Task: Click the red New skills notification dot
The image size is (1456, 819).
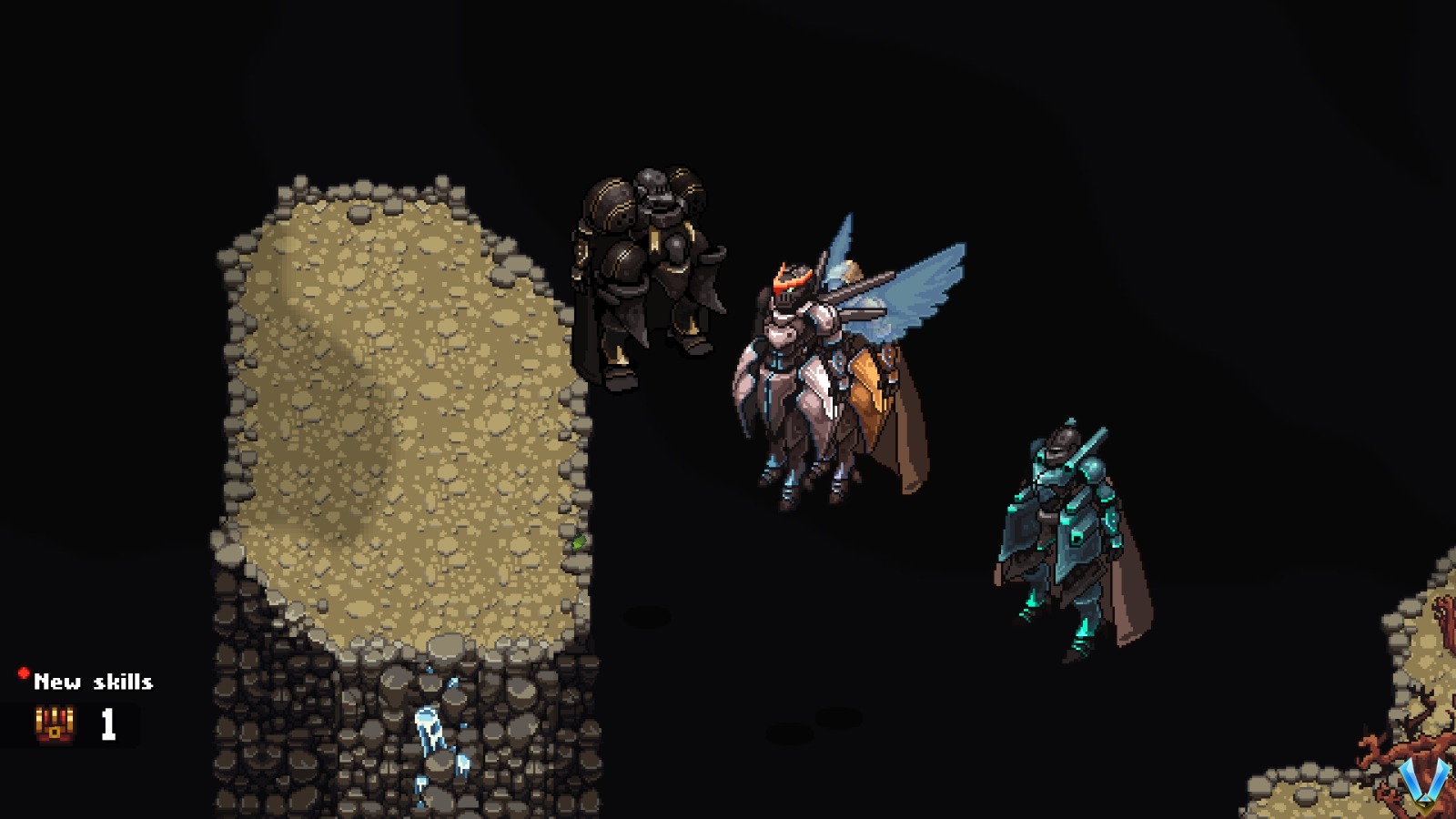Action: 22,673
